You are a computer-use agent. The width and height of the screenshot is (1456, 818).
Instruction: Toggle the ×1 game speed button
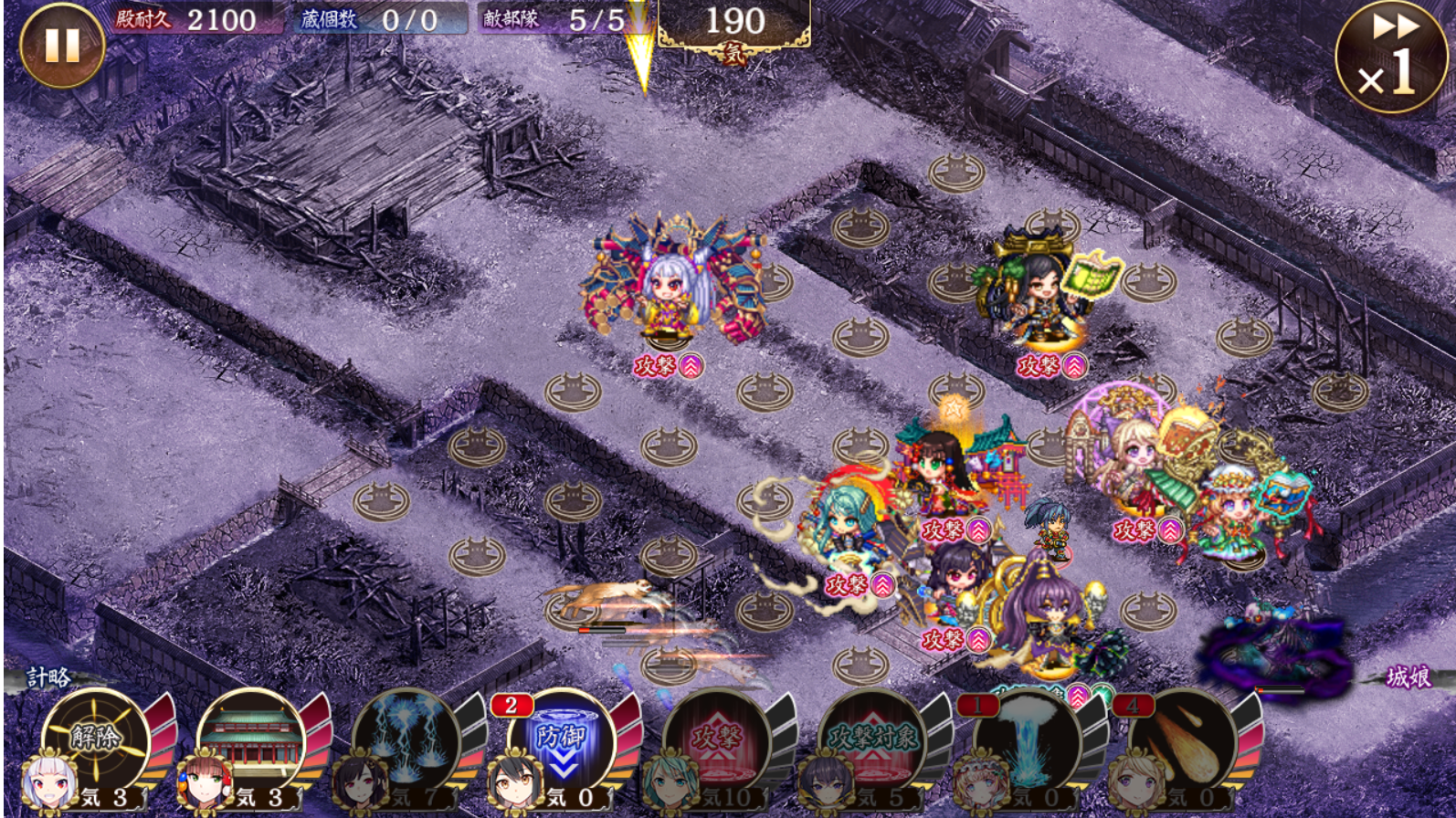(1391, 57)
